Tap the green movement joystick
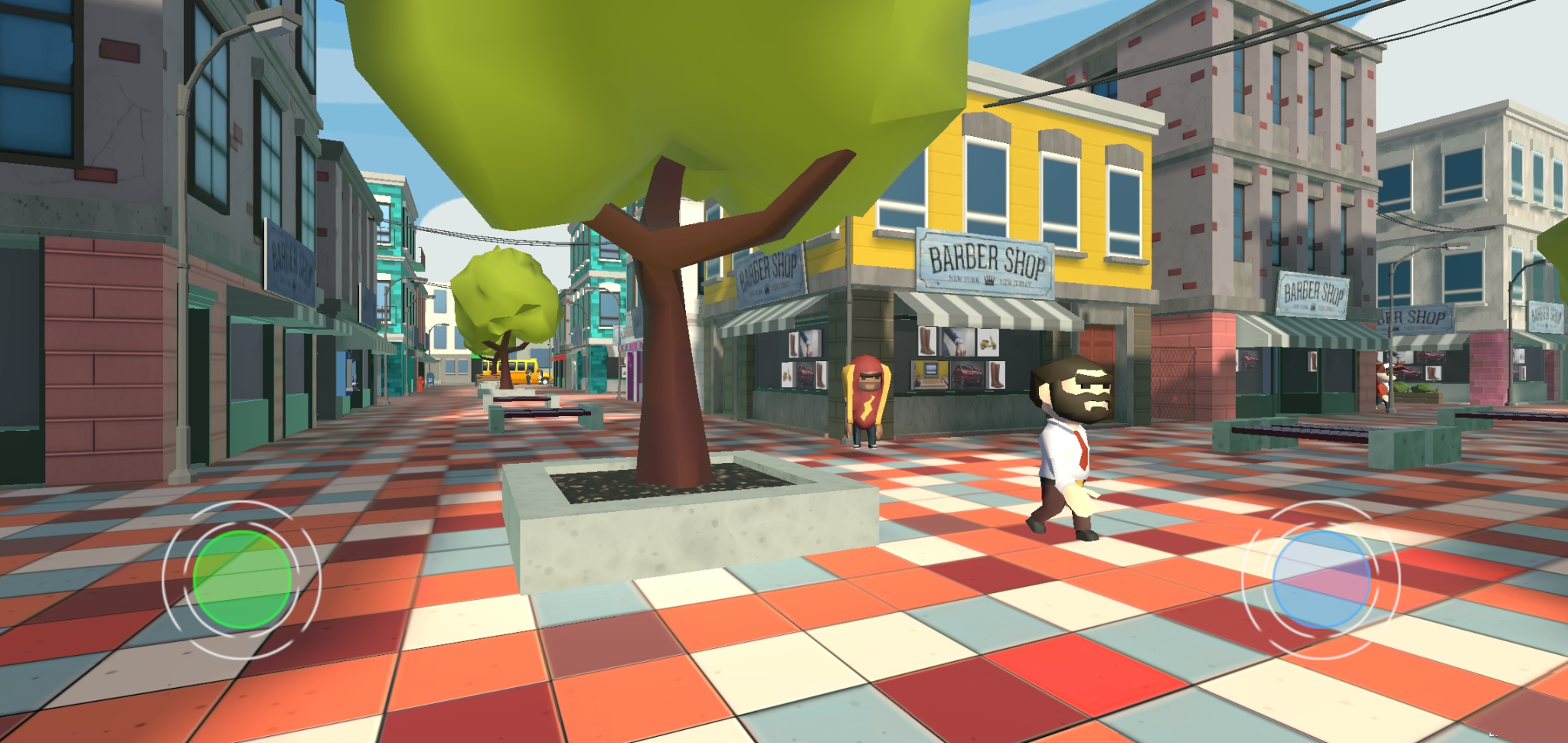The width and height of the screenshot is (1568, 743). (242, 580)
